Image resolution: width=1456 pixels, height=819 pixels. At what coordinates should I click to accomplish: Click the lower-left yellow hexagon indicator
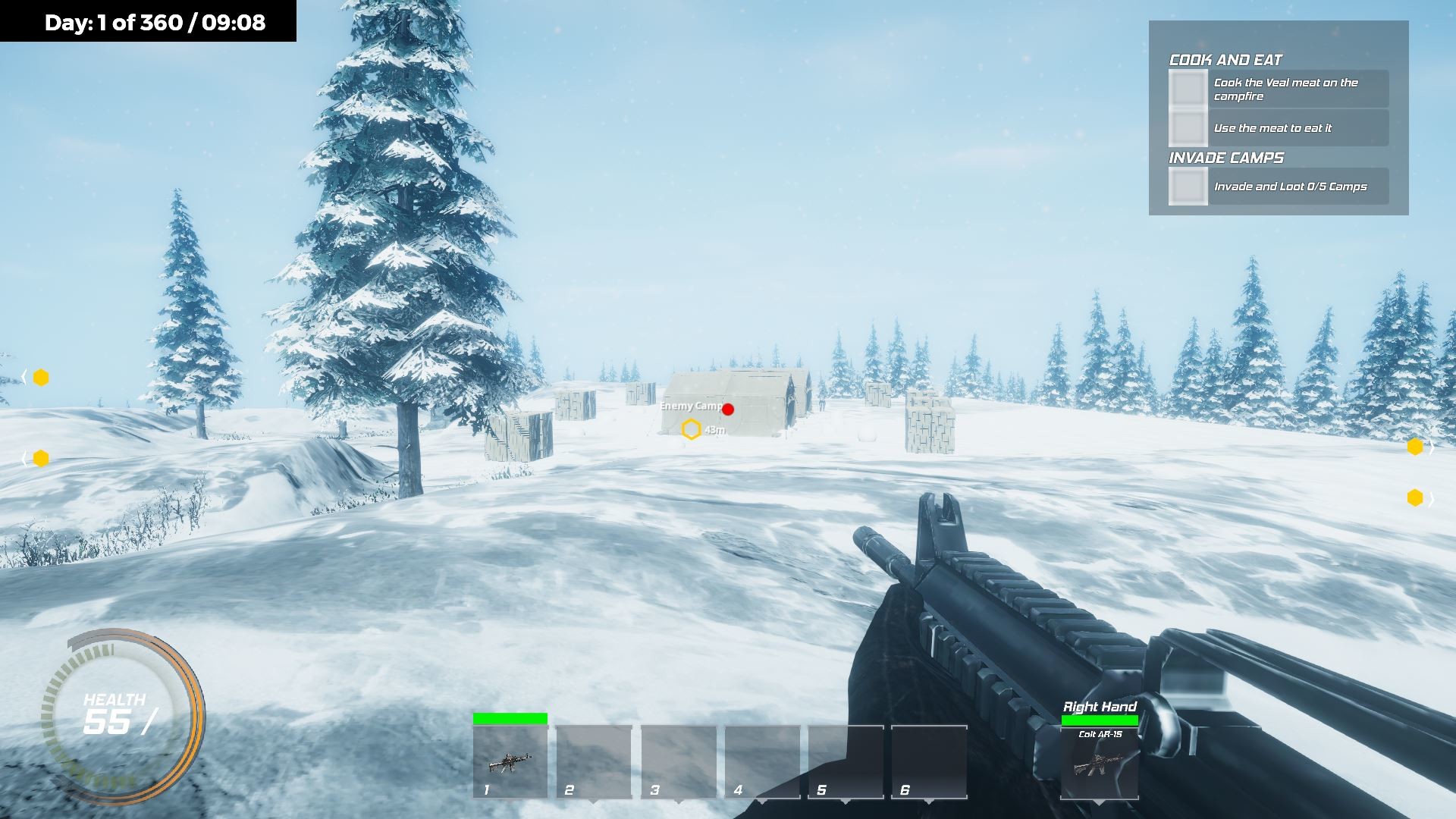(x=40, y=457)
